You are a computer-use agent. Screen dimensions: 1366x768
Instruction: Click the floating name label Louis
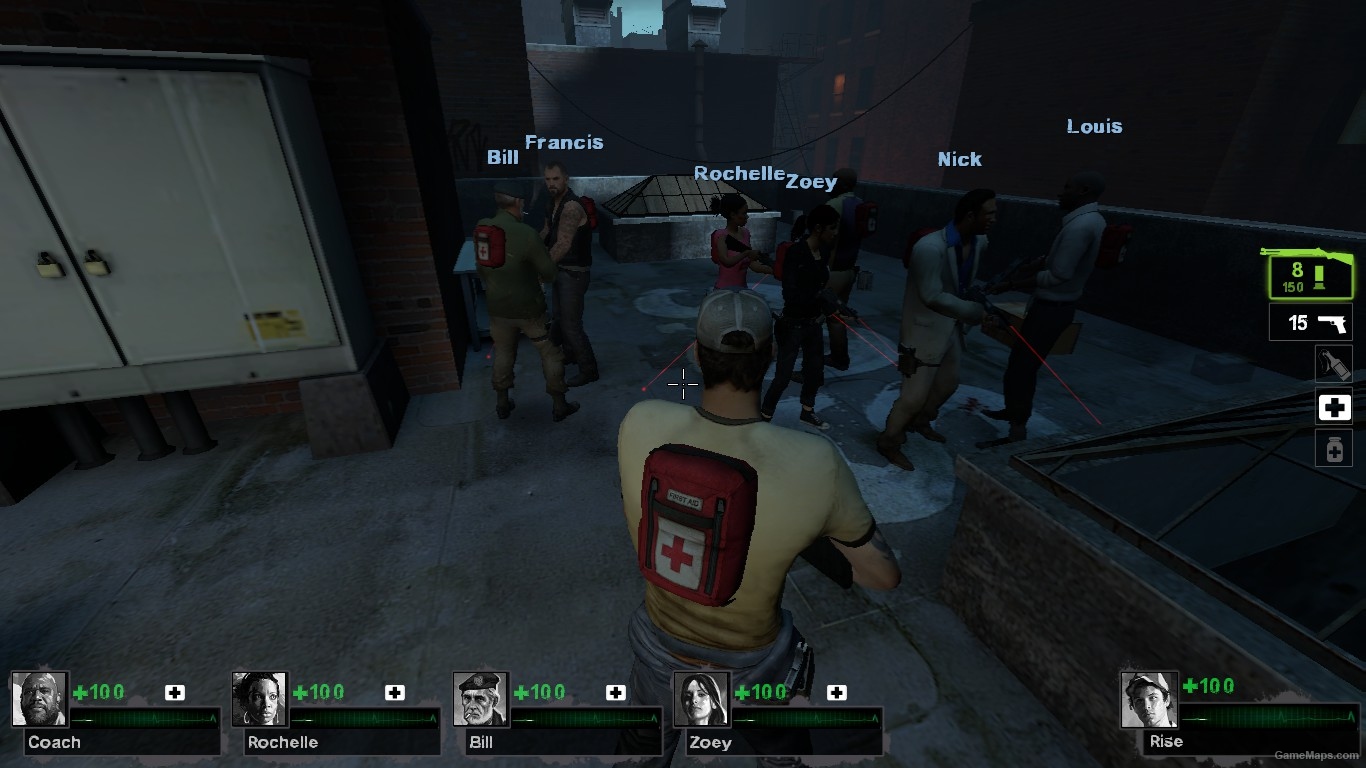1093,126
